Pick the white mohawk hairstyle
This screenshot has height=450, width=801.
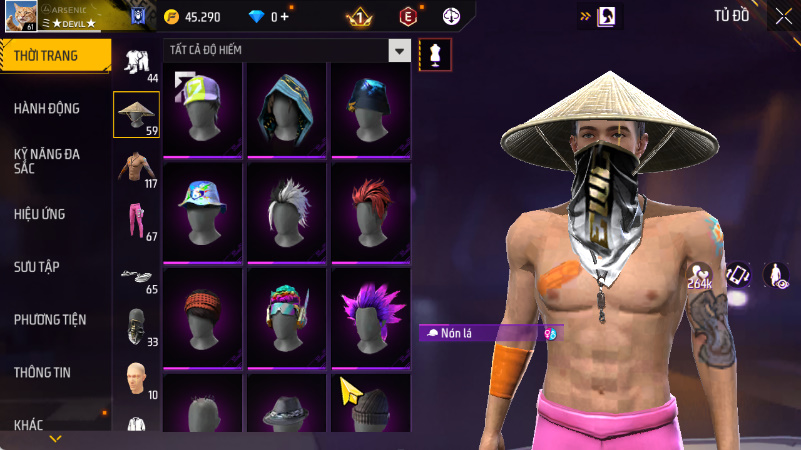[x=287, y=210]
